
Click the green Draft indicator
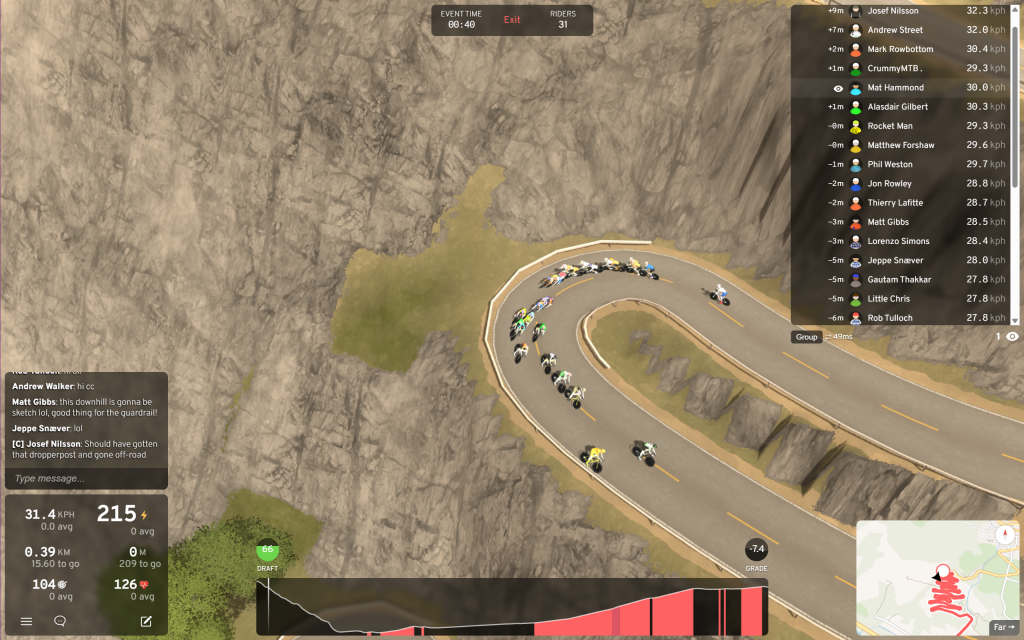(267, 550)
